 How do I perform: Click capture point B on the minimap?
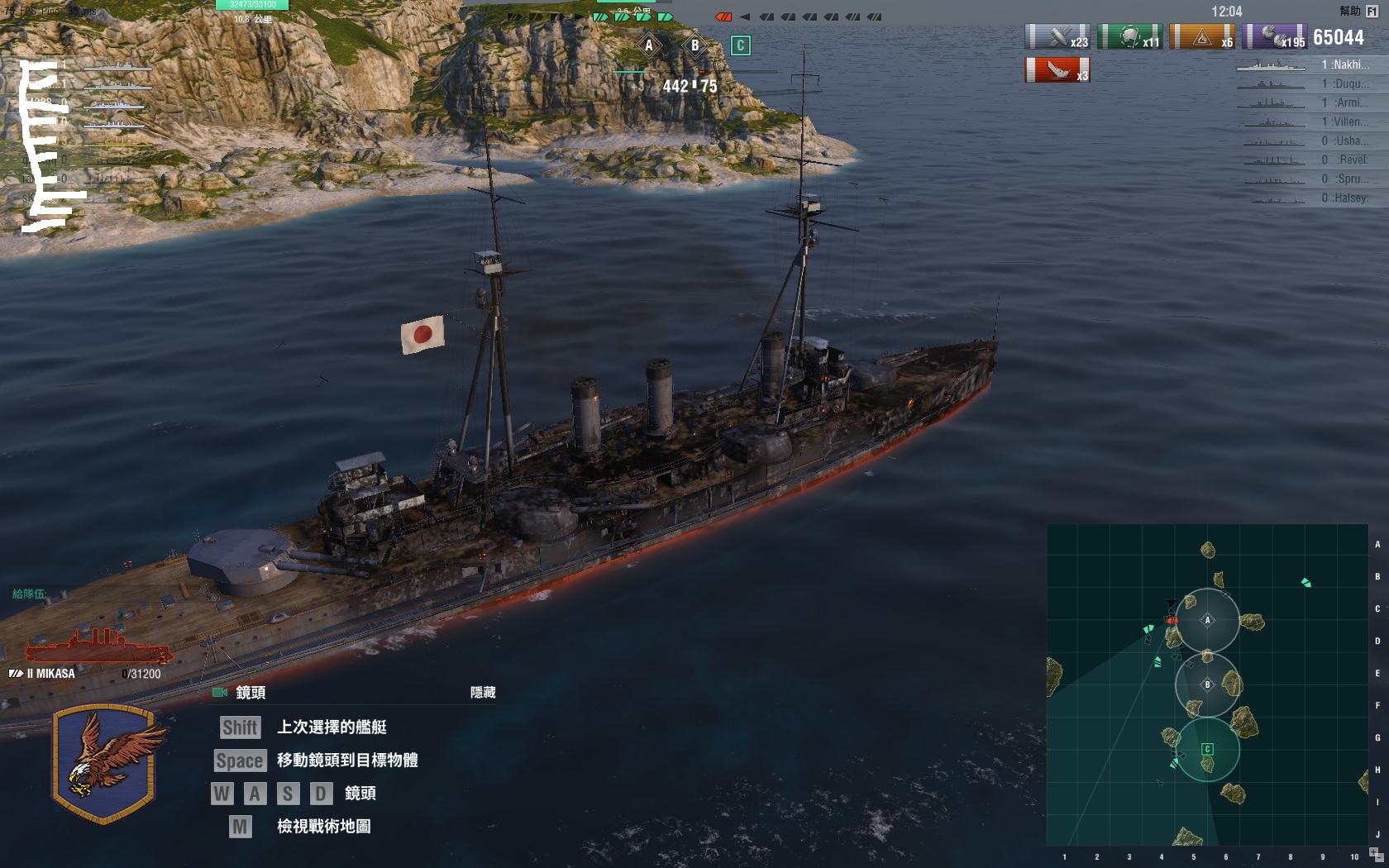click(x=1207, y=684)
